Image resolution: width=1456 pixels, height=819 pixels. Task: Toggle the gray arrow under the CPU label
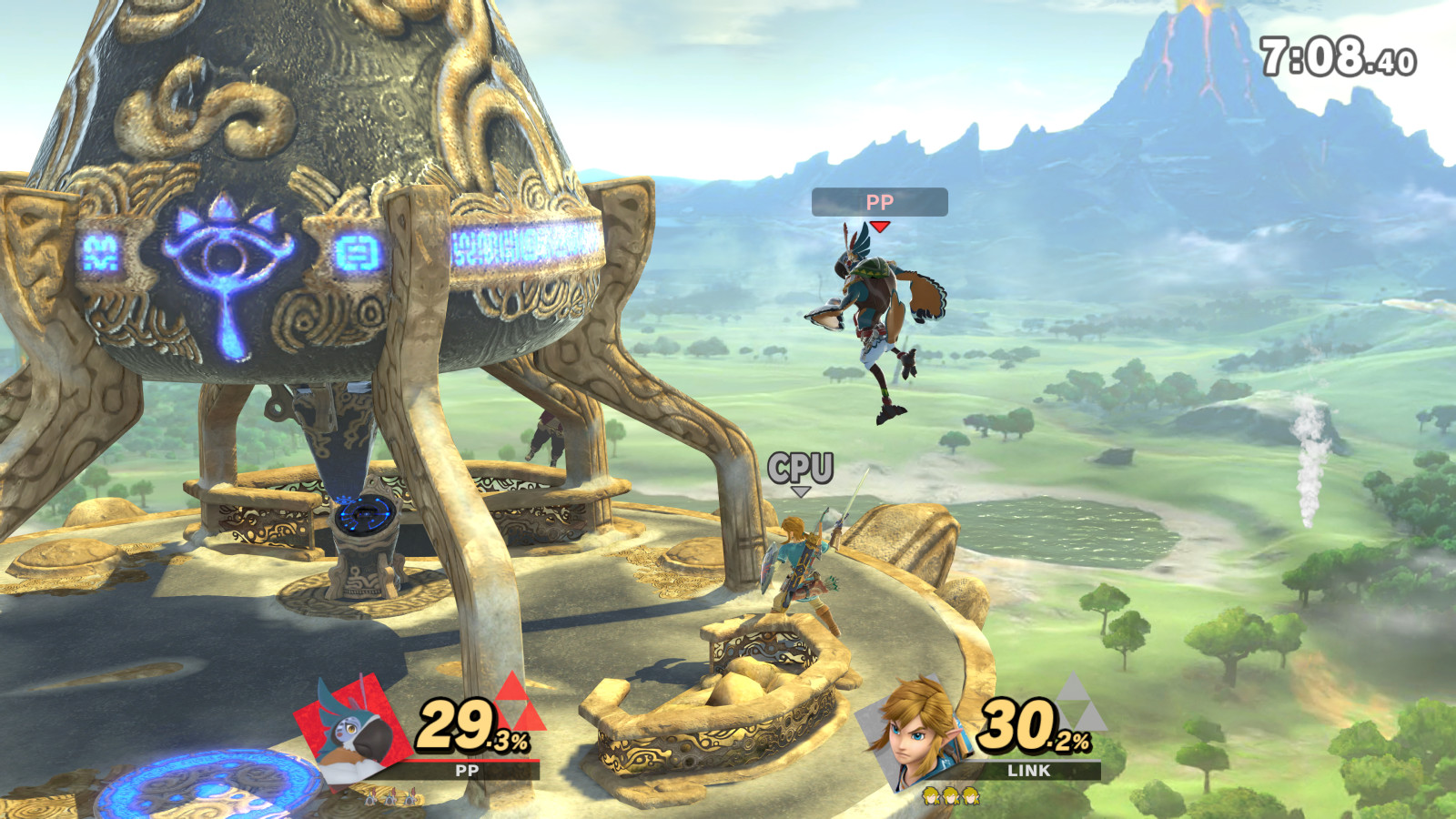pyautogui.click(x=802, y=490)
